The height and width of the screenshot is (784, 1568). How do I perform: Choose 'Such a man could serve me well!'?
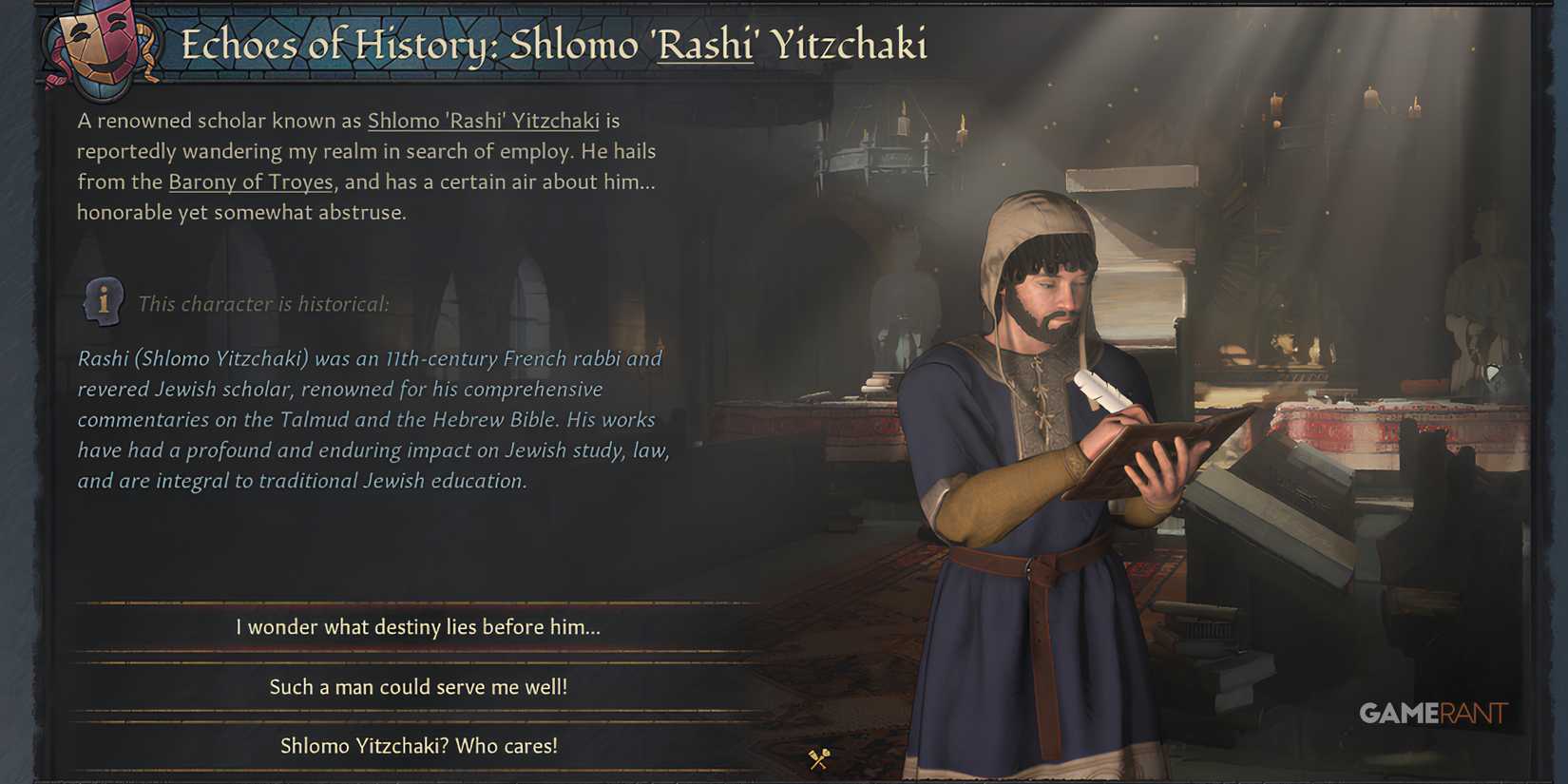[418, 686]
